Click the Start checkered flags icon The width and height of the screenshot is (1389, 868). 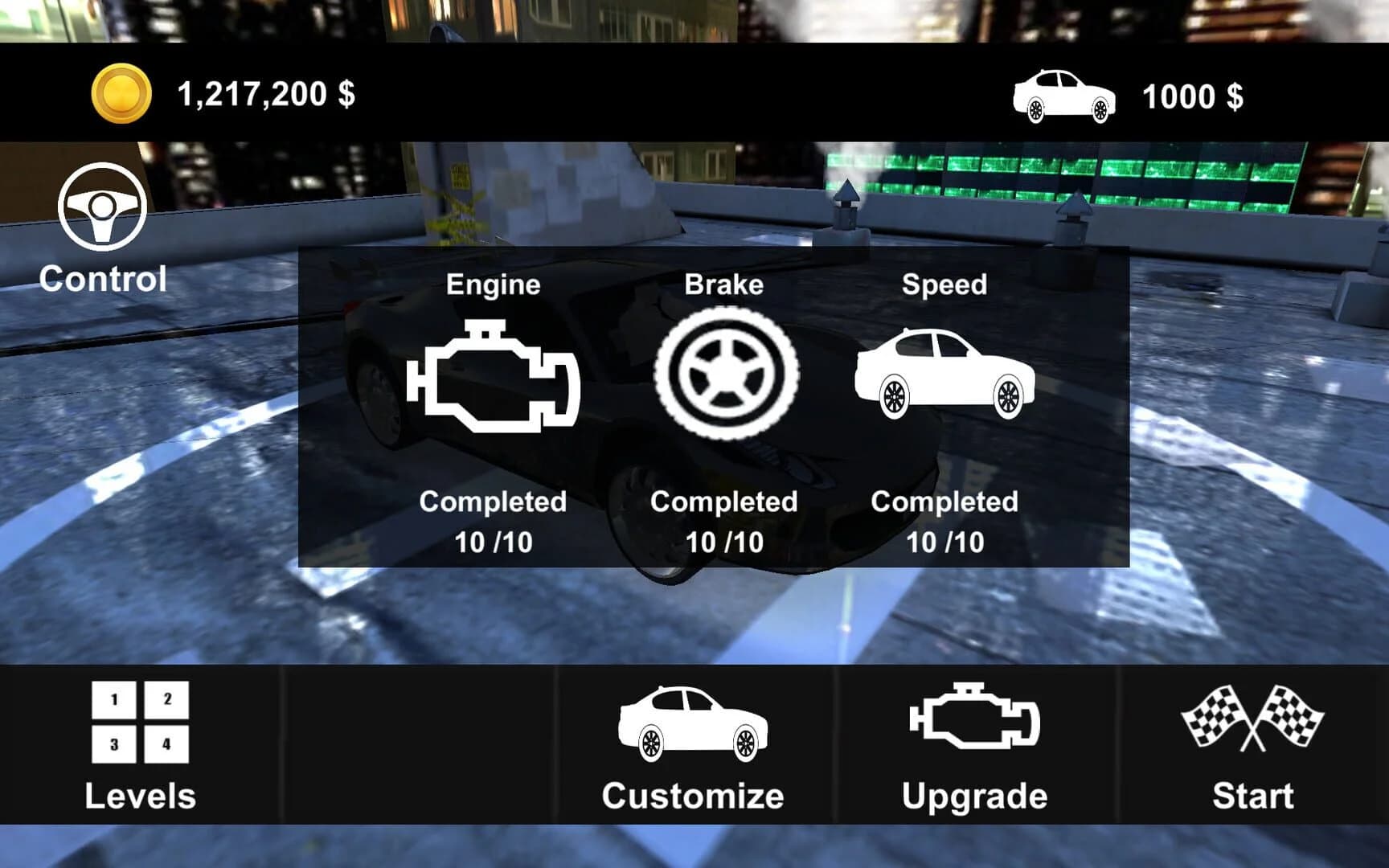1251,717
